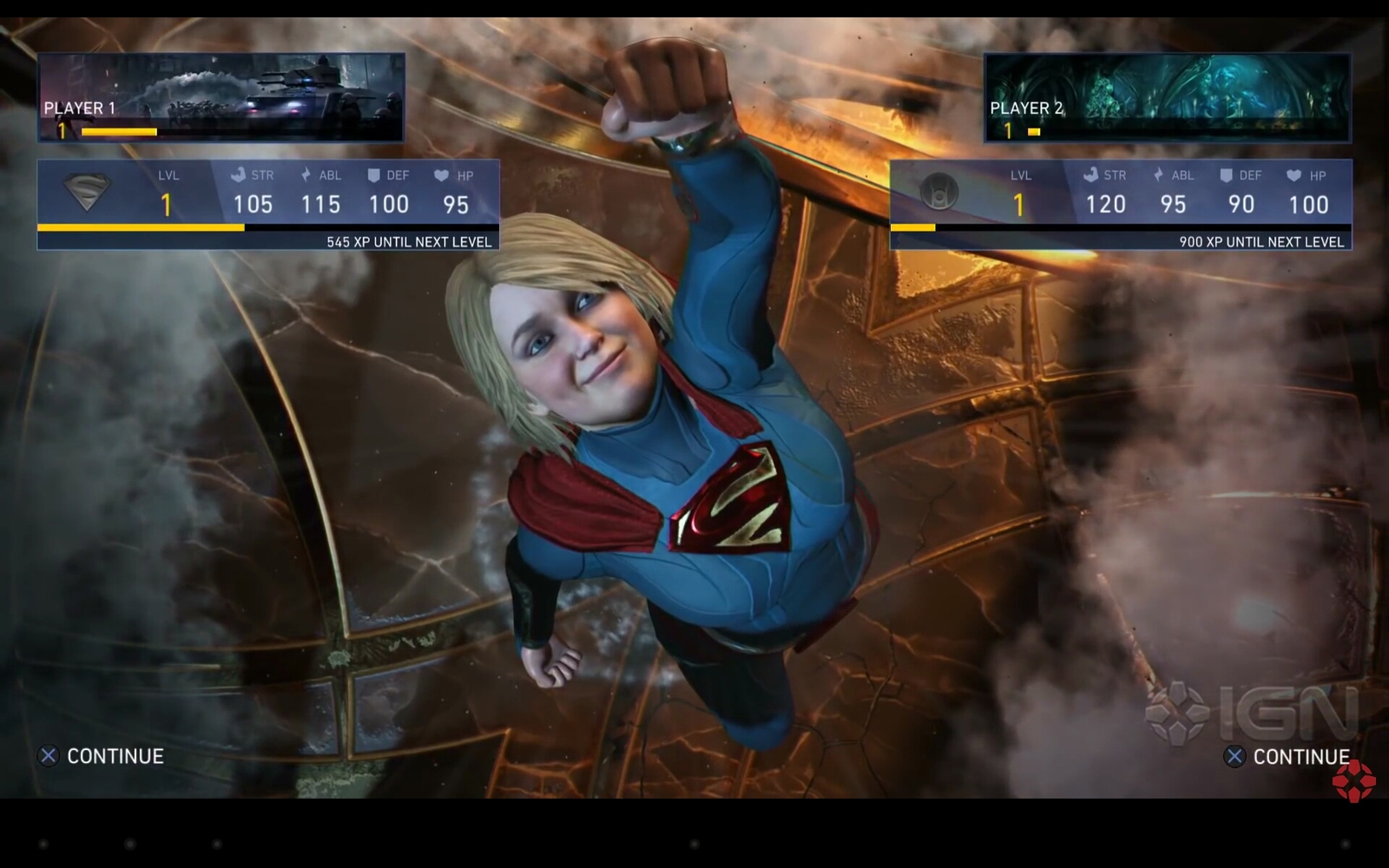Open the Player 2 profile banner
Screen dimensions: 1389x868
(x=1167, y=97)
